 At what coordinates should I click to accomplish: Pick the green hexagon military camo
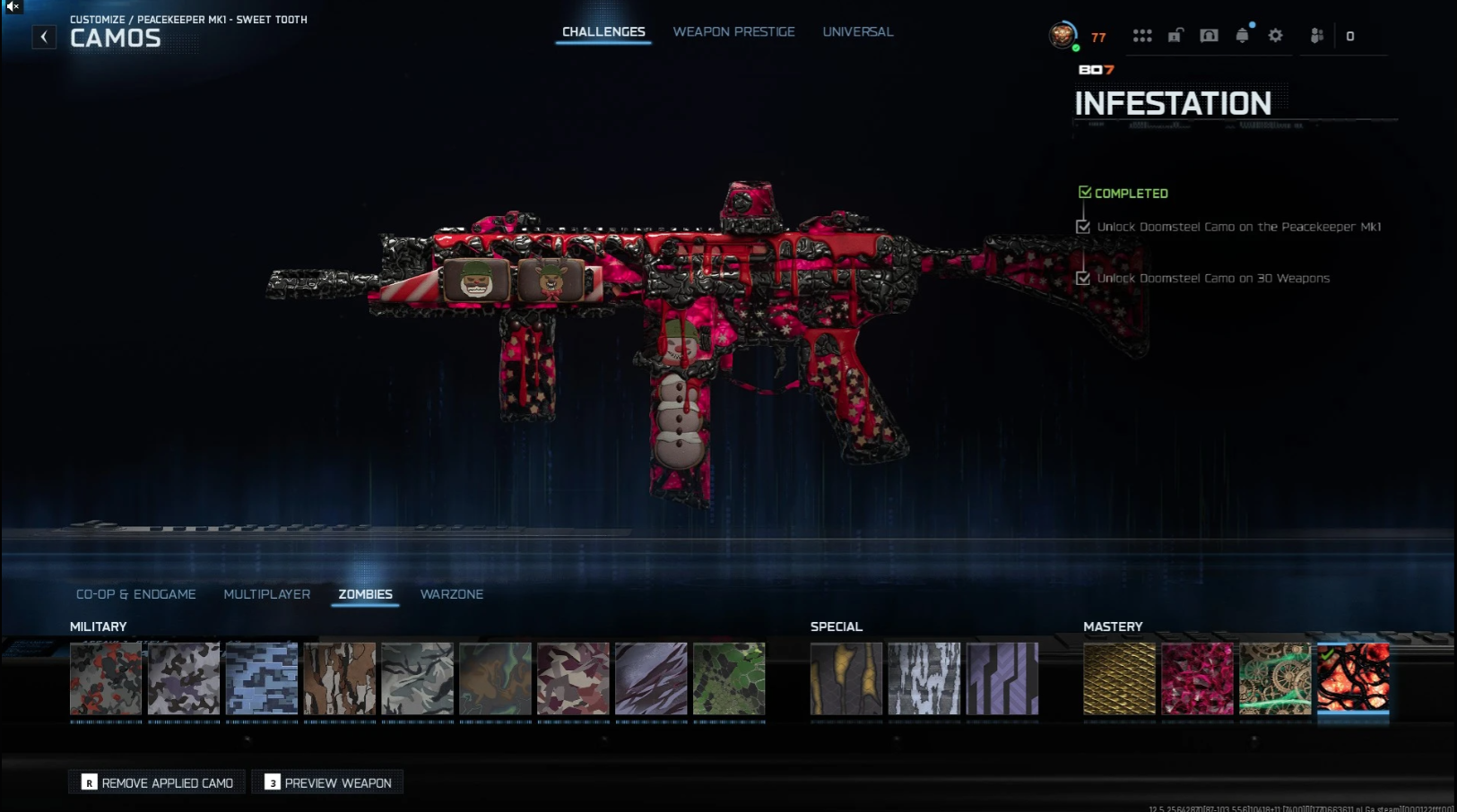pyautogui.click(x=729, y=678)
